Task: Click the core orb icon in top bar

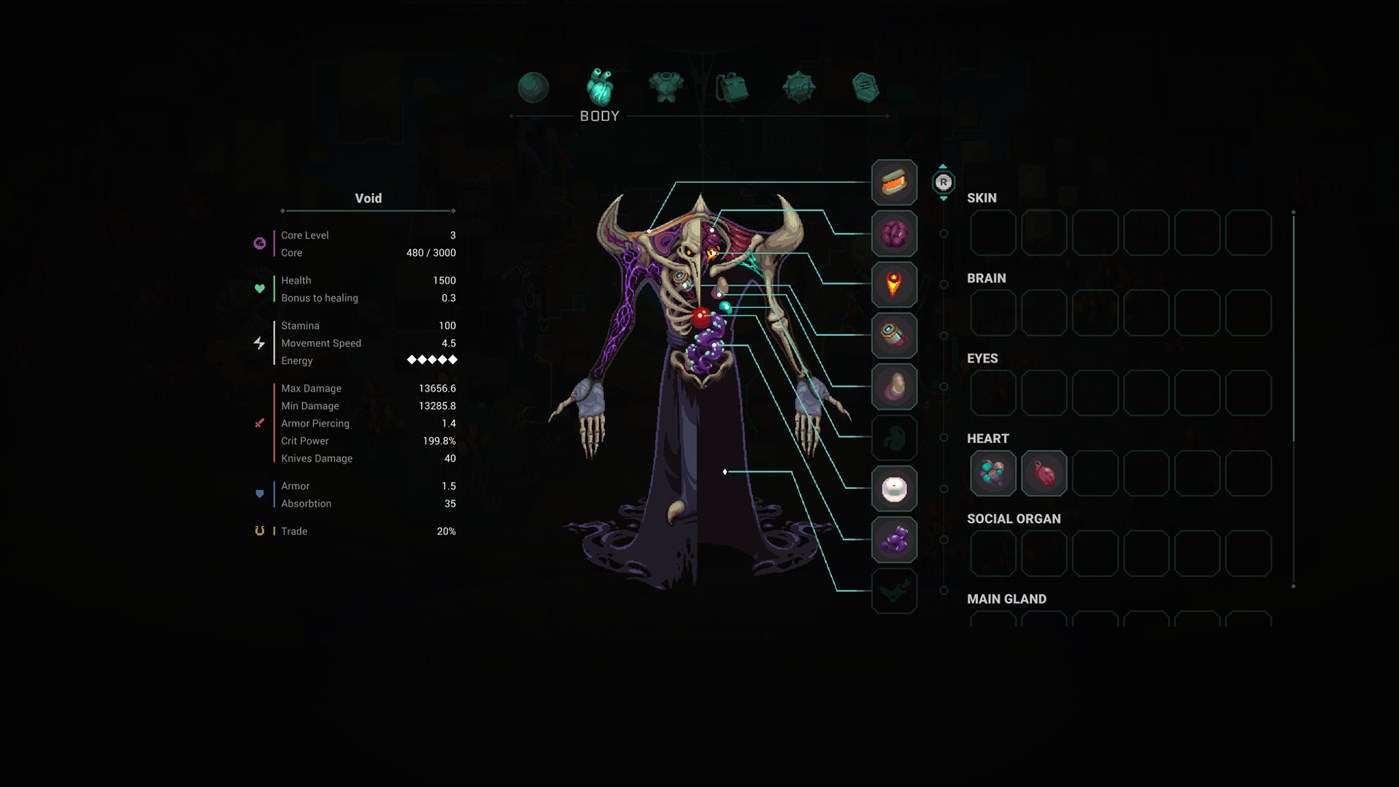Action: tap(533, 87)
